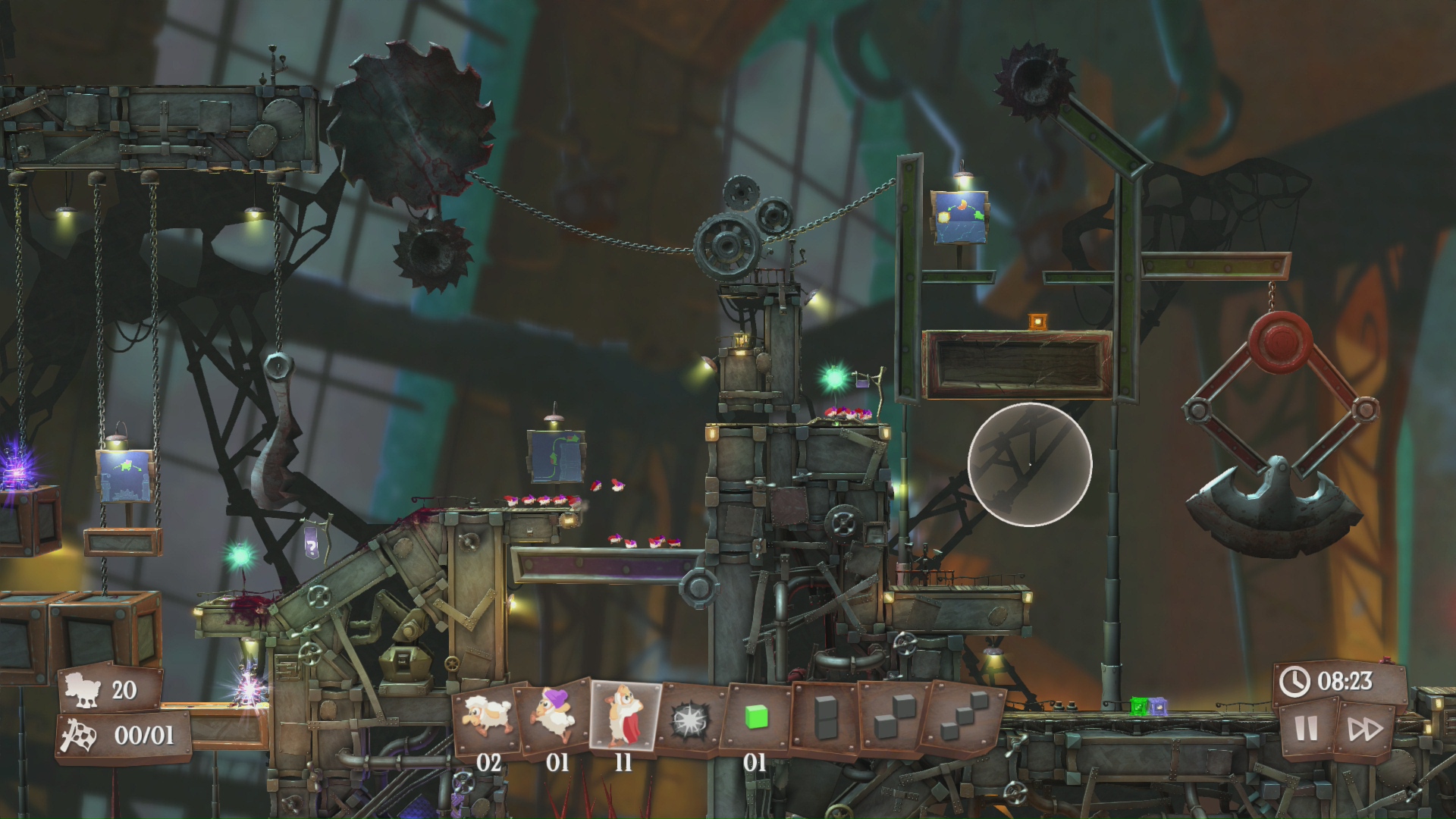This screenshot has width=1456, height=819.
Task: Choose the purple woolly hat sheep ability
Action: [555, 716]
